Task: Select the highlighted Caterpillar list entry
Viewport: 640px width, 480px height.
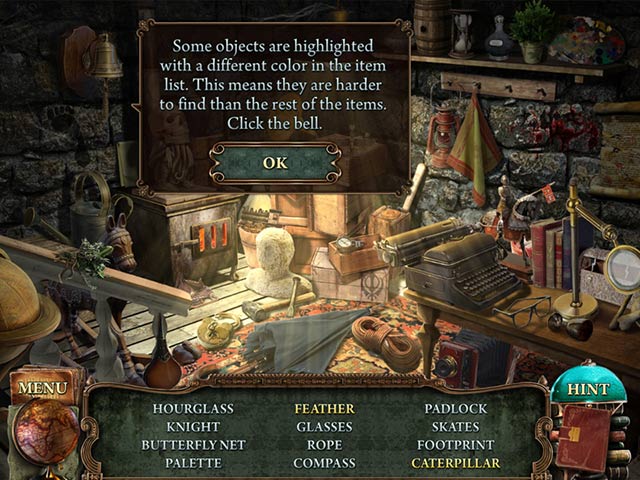Action: 455,463
